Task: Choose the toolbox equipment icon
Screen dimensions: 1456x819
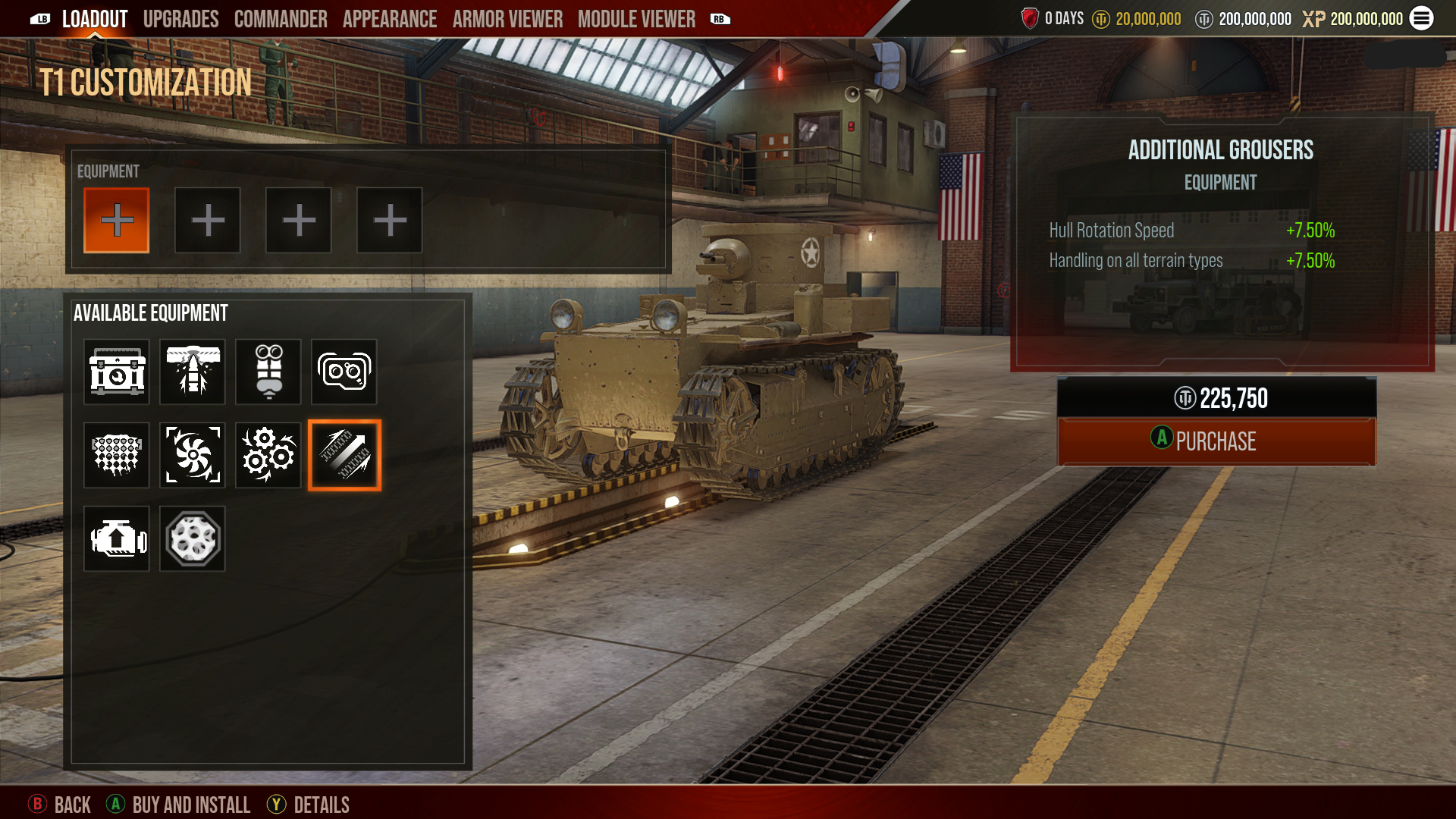Action: (117, 372)
